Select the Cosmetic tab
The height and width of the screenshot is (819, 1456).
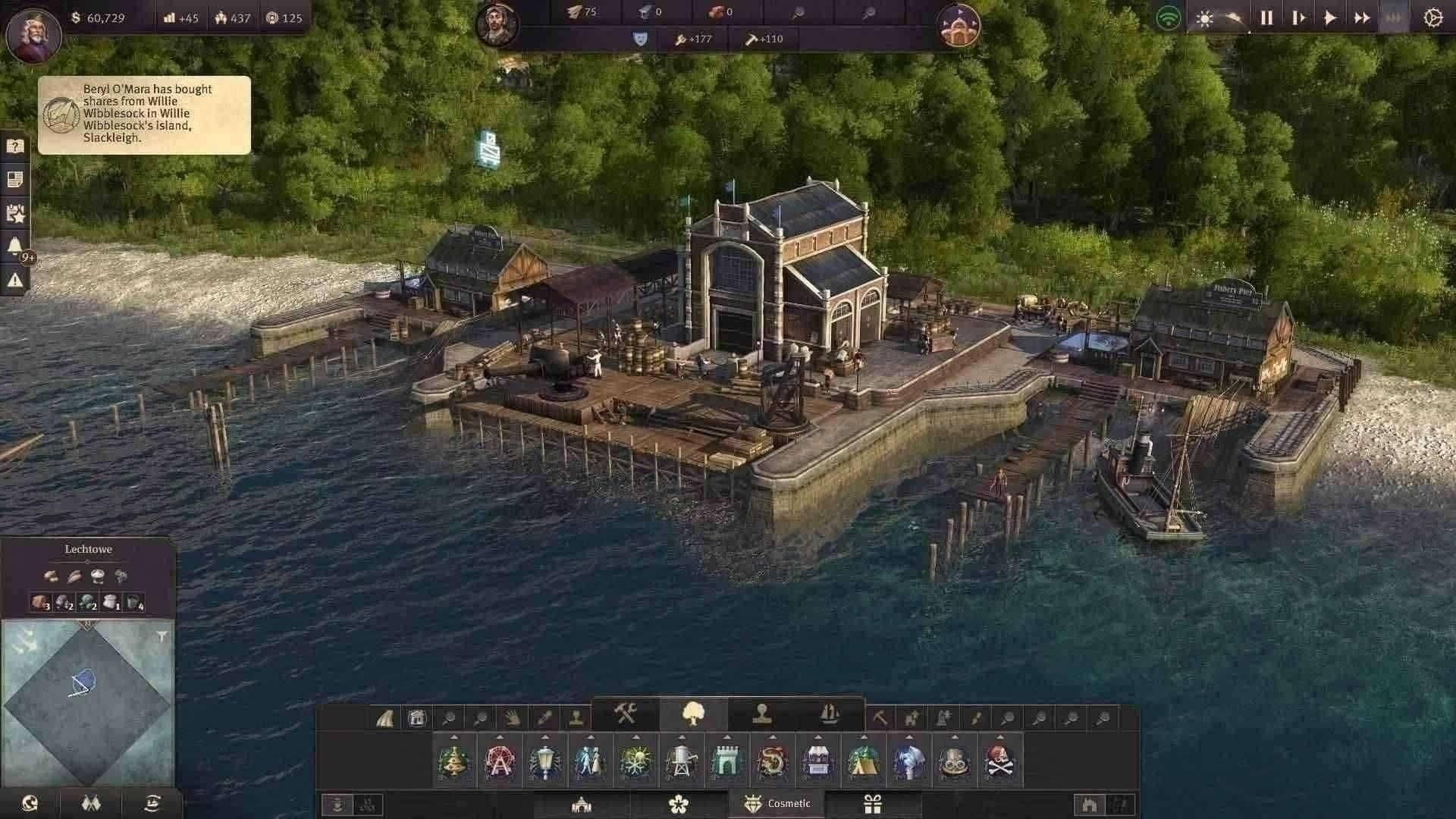(x=777, y=804)
